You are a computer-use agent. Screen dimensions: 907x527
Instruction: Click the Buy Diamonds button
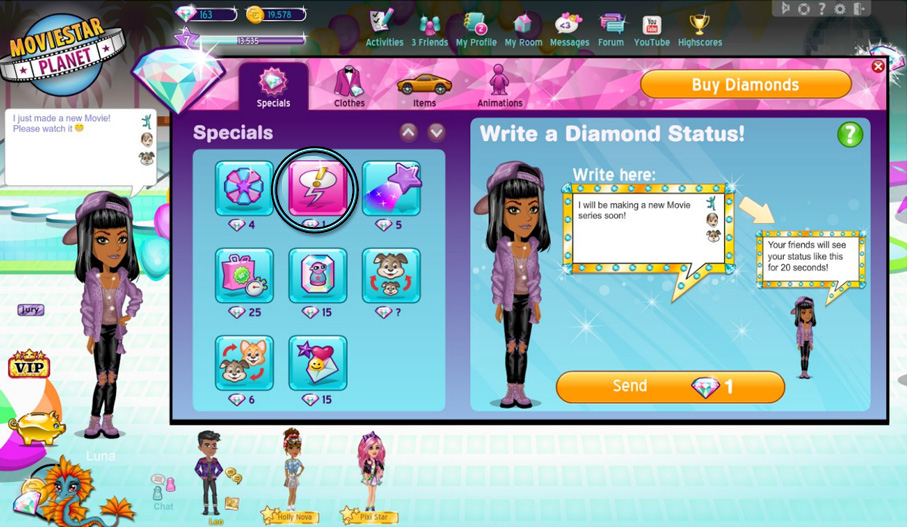click(x=745, y=85)
